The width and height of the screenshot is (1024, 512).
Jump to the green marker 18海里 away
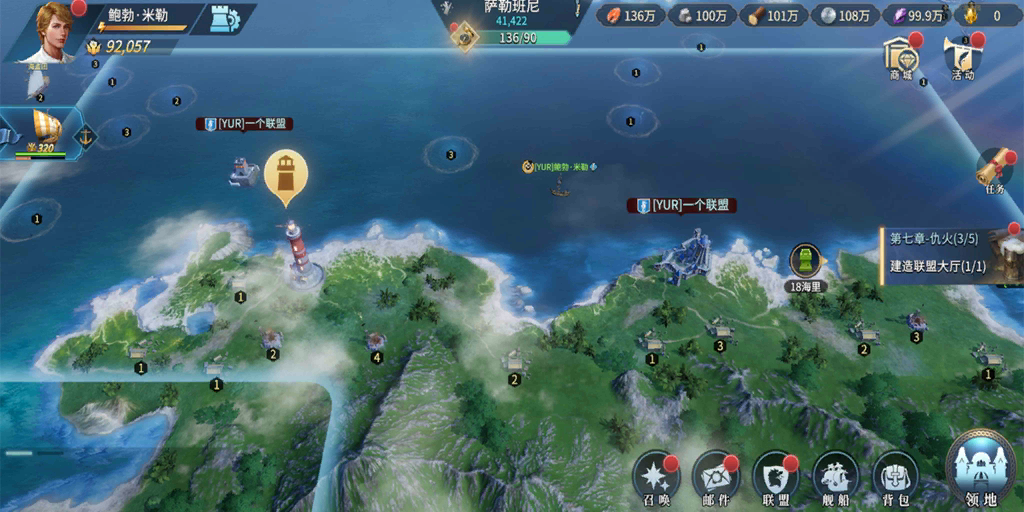pyautogui.click(x=805, y=264)
